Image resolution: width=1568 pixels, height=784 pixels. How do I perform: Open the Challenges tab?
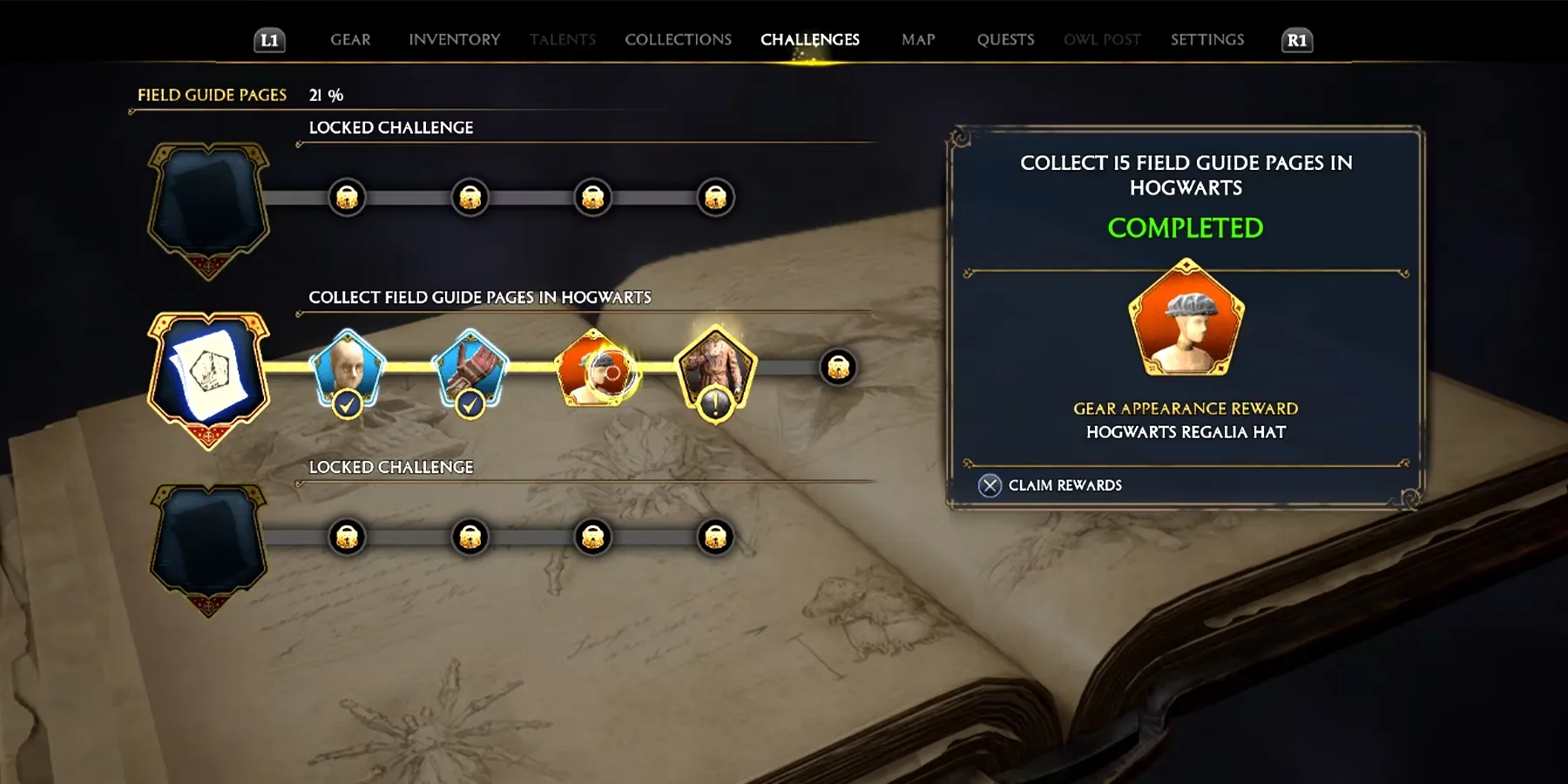tap(809, 39)
